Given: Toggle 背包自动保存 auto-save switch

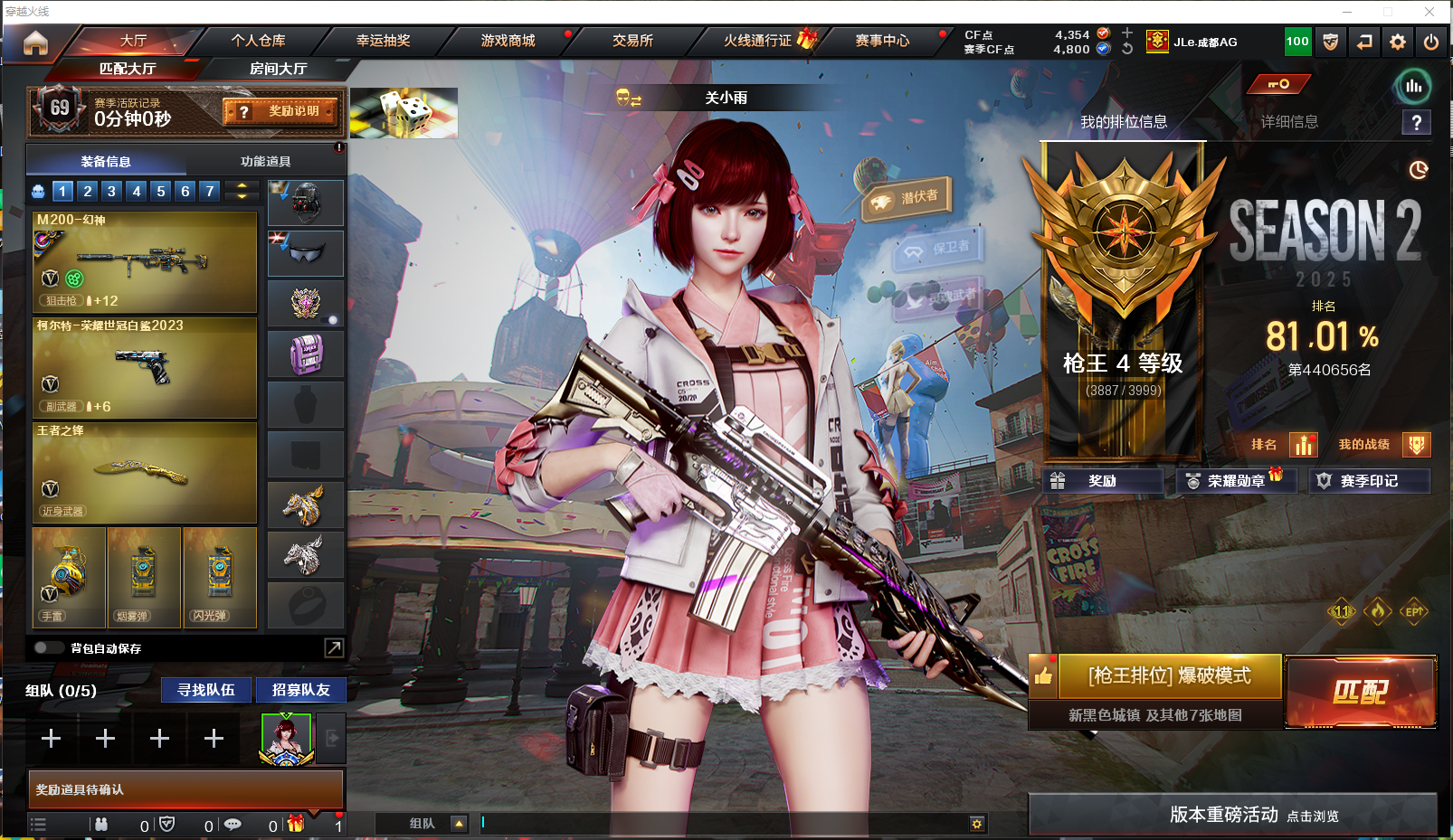Looking at the screenshot, I should click(x=48, y=647).
